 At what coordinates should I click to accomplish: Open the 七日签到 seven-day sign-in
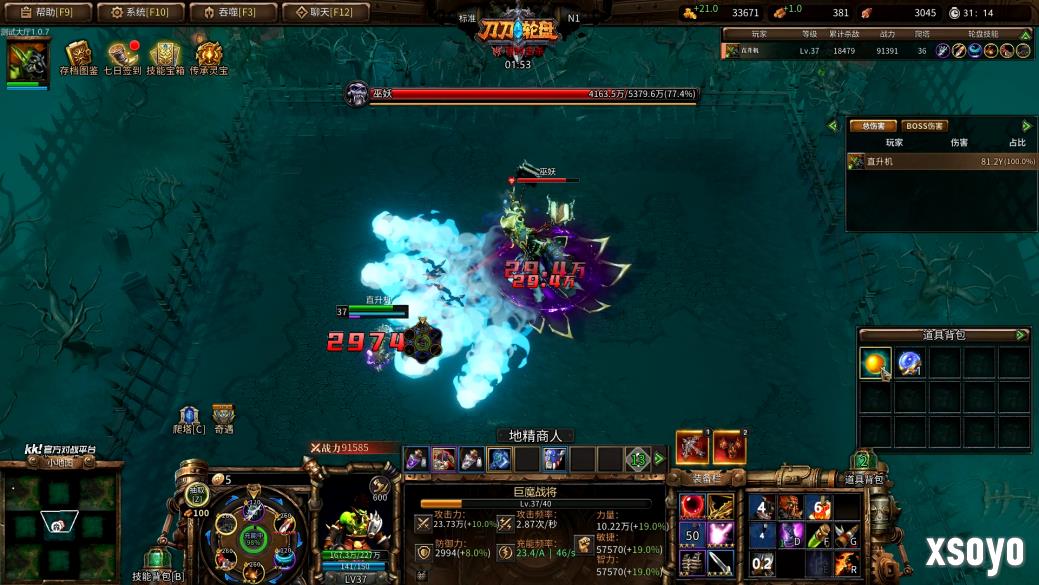pyautogui.click(x=122, y=56)
